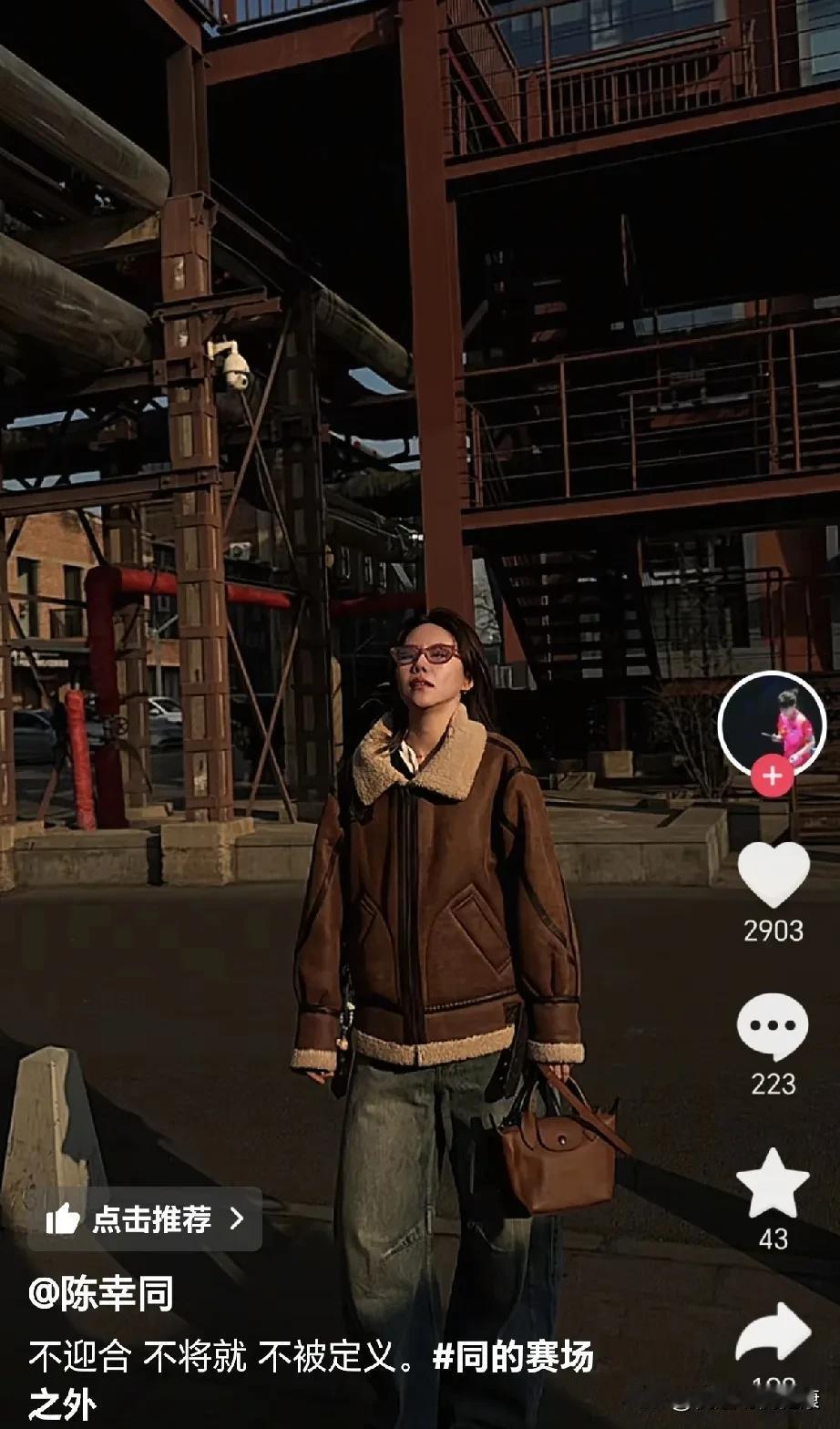
Task: Follow the creator via the red plus button
Action: click(773, 776)
